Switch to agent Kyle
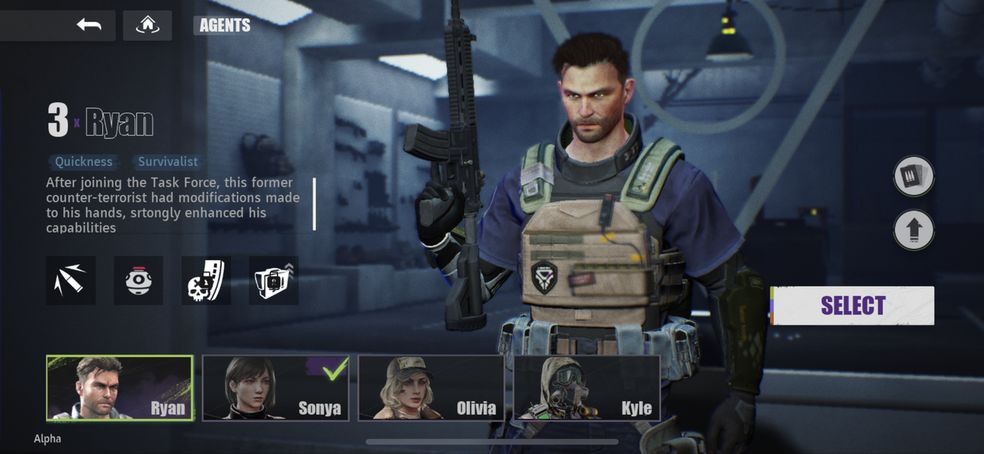Screen dimensions: 984x454 586,388
